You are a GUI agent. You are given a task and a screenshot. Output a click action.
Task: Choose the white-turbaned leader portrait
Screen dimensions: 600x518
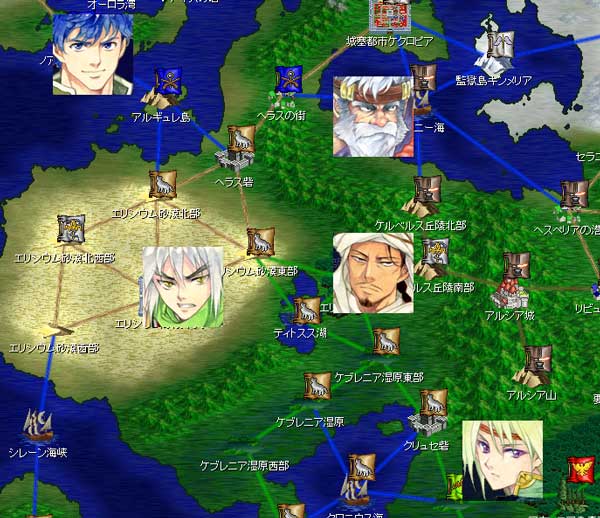click(372, 273)
